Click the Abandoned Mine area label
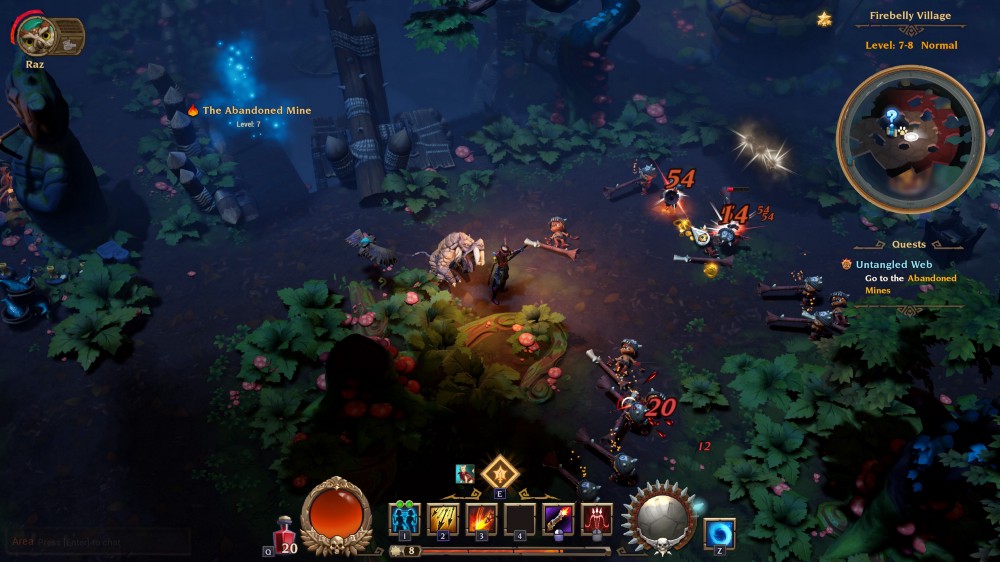Image resolution: width=1000 pixels, height=562 pixels. tap(256, 110)
